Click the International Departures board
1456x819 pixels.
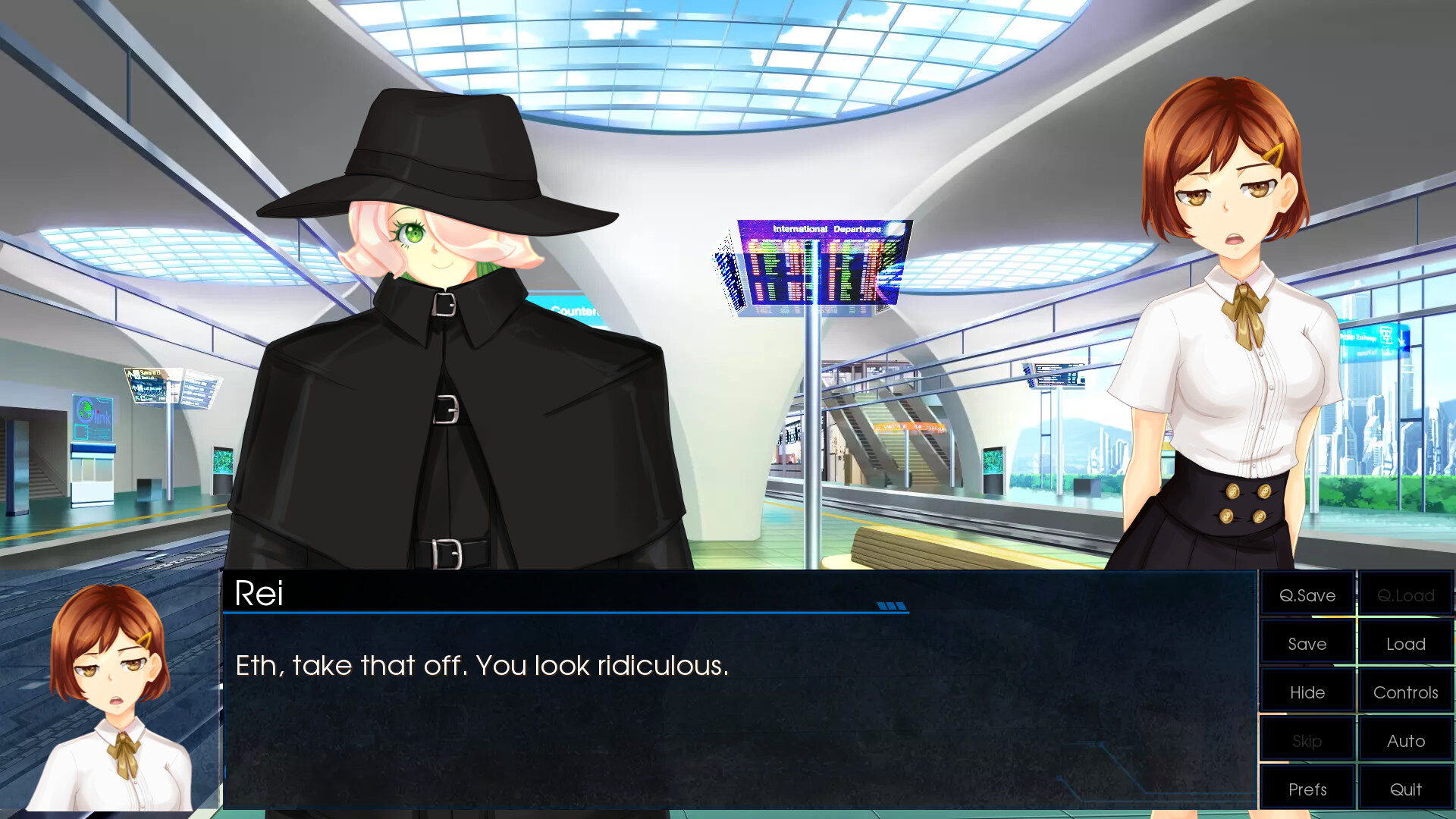tap(823, 265)
